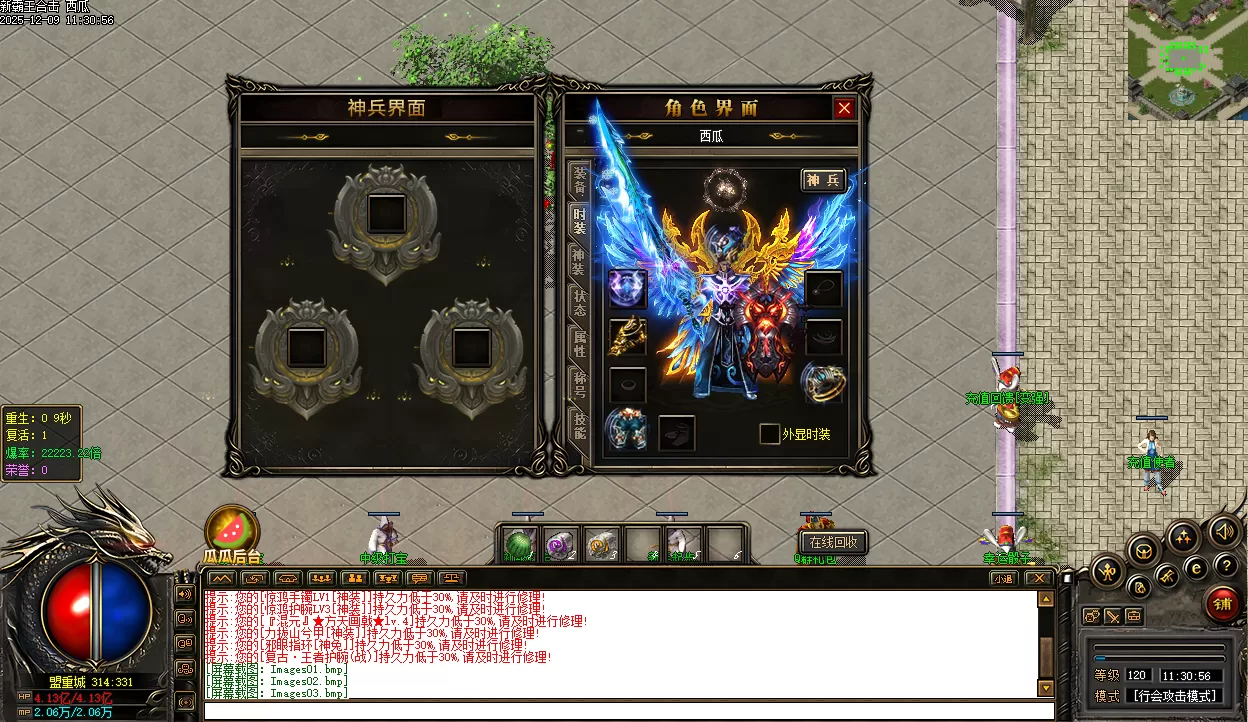
Task: Open the 瓜瓜后台 watermelon icon
Action: click(232, 530)
